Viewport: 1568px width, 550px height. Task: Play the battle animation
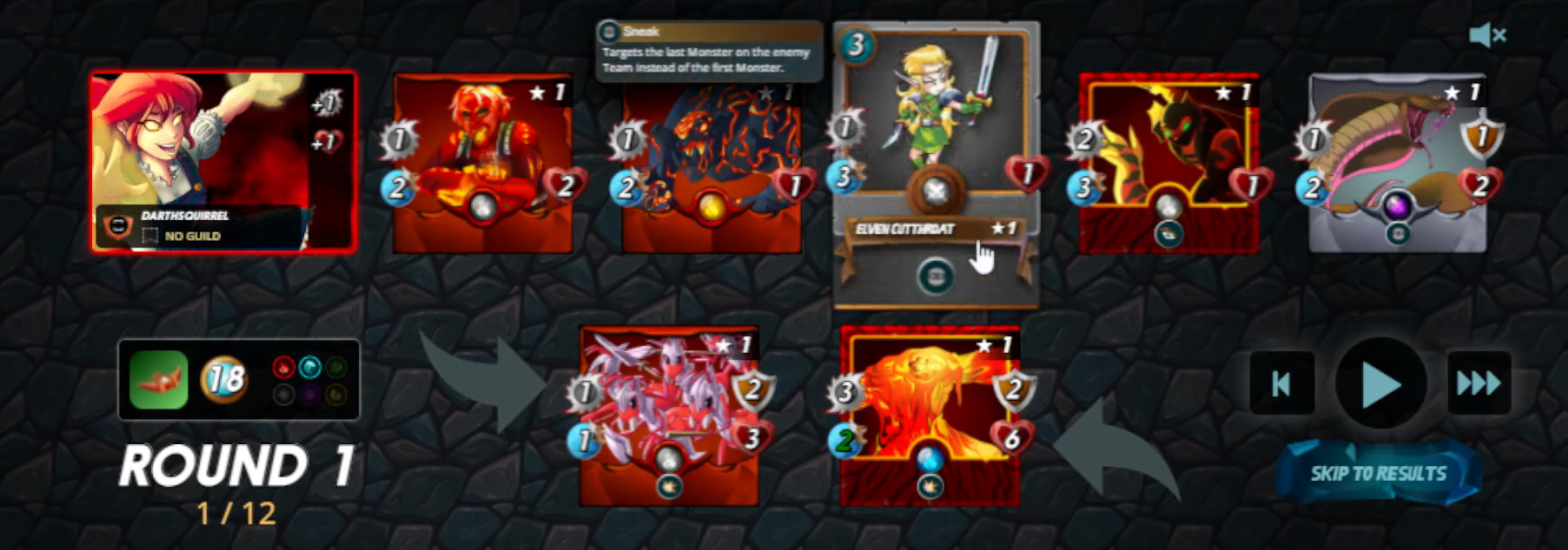(1380, 384)
